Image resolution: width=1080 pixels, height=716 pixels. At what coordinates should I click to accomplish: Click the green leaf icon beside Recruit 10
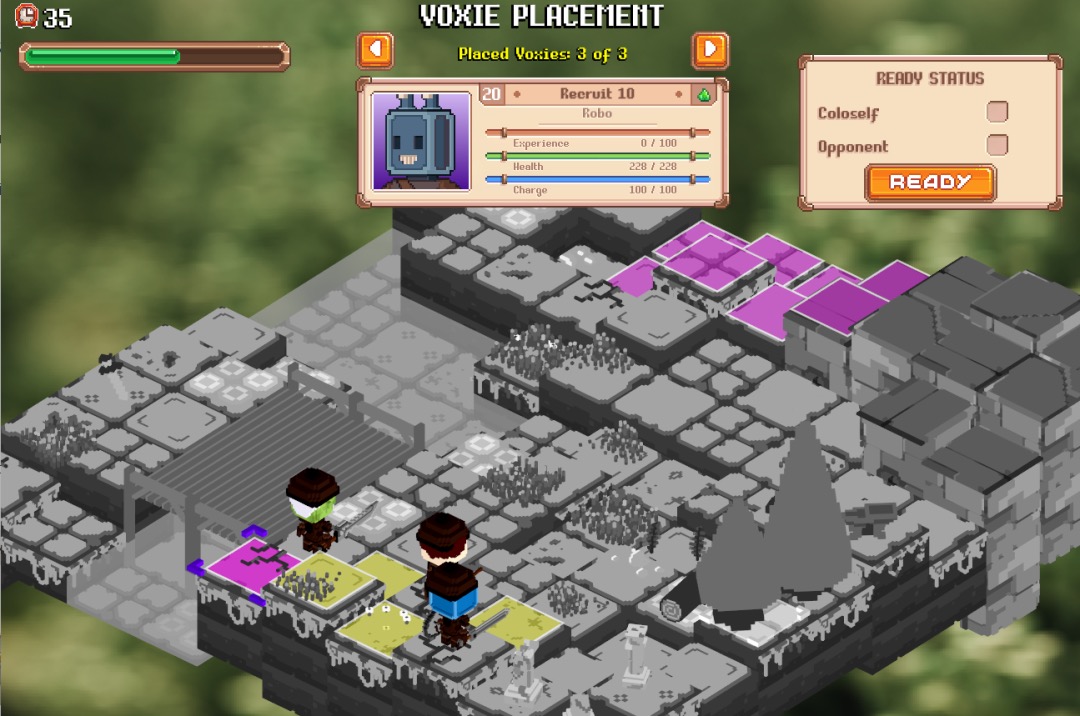703,95
